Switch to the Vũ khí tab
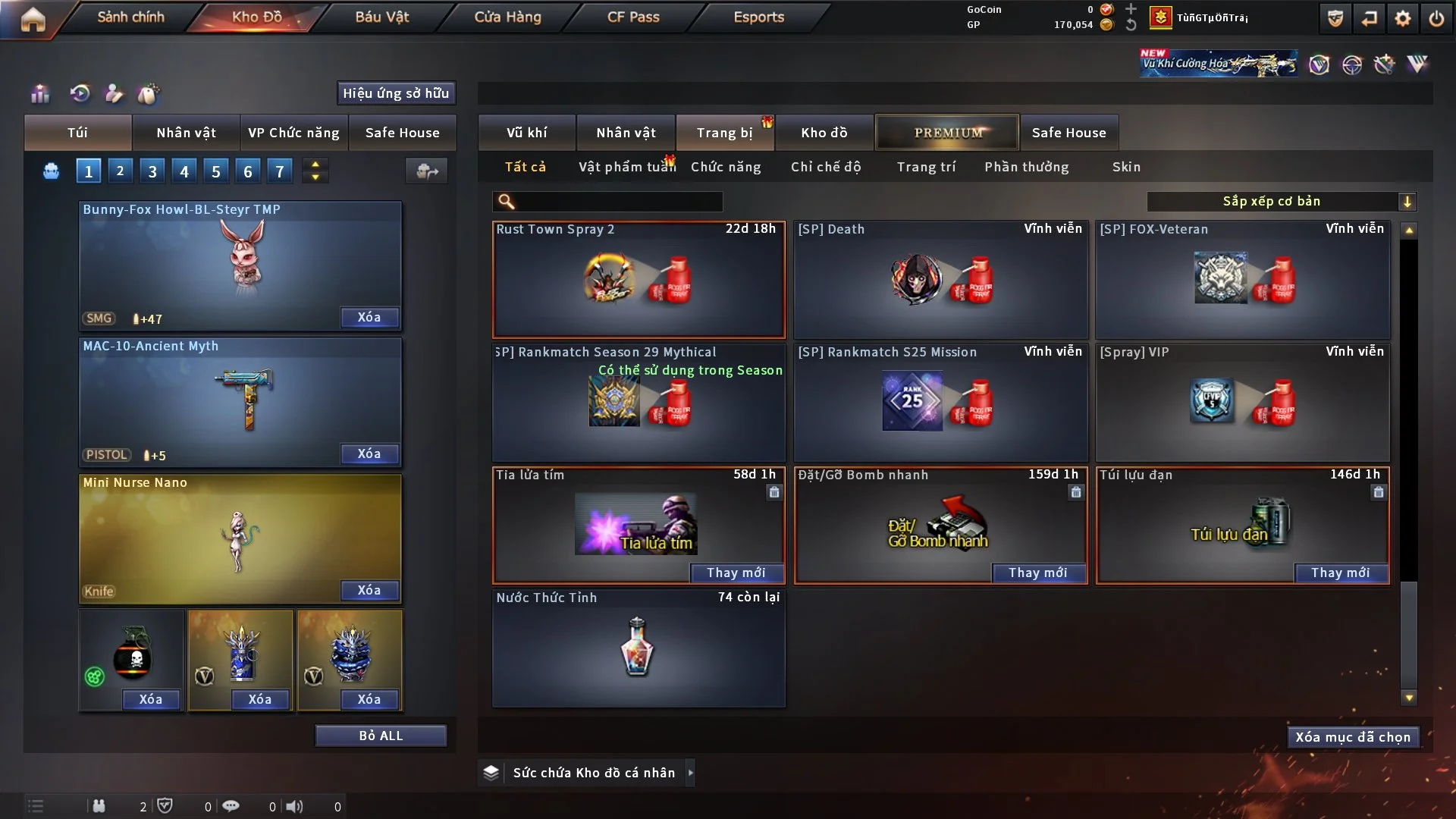Screen dimensions: 1456x819 (x=526, y=133)
